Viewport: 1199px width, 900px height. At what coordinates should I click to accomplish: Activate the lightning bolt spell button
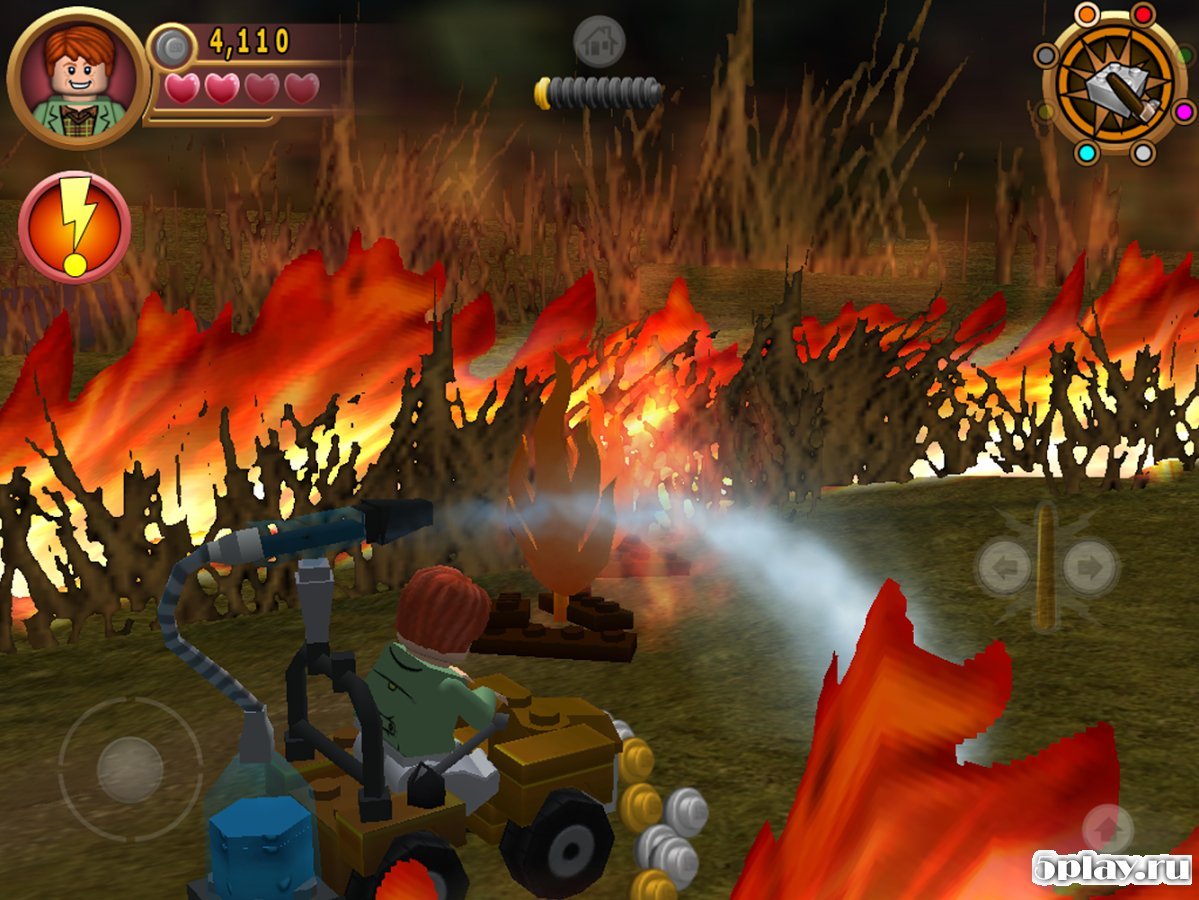pos(74,227)
